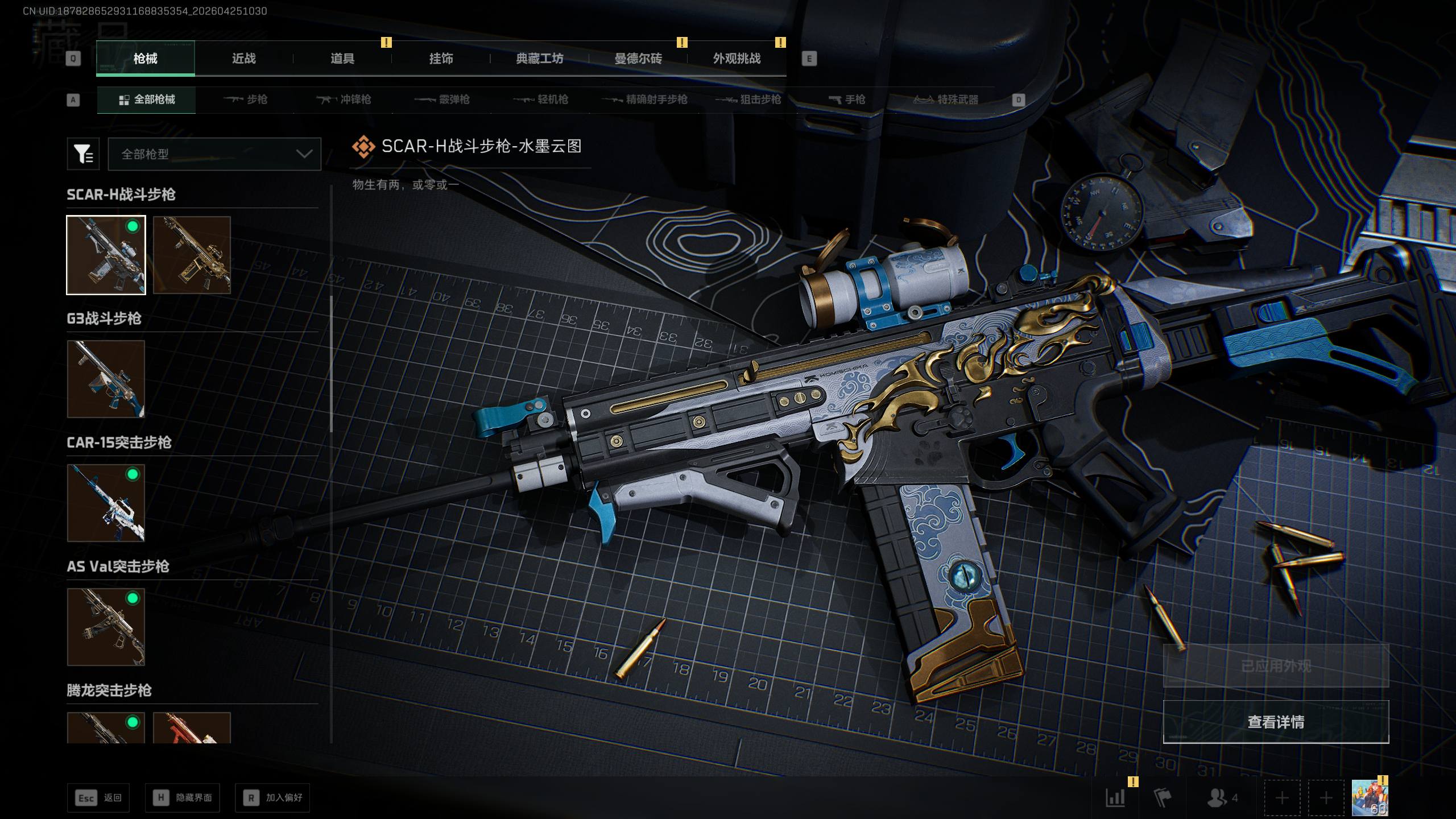Switch to 外观挑战 appearance challenges tab

point(737,59)
